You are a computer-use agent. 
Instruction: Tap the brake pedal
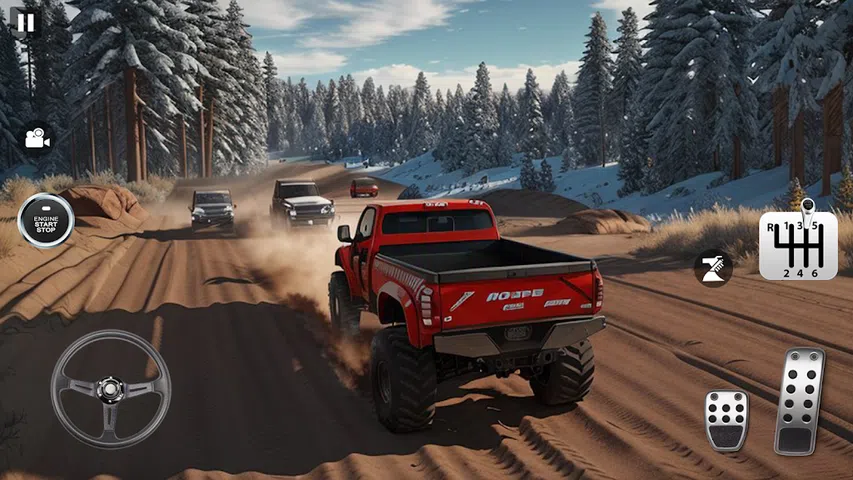click(x=726, y=420)
